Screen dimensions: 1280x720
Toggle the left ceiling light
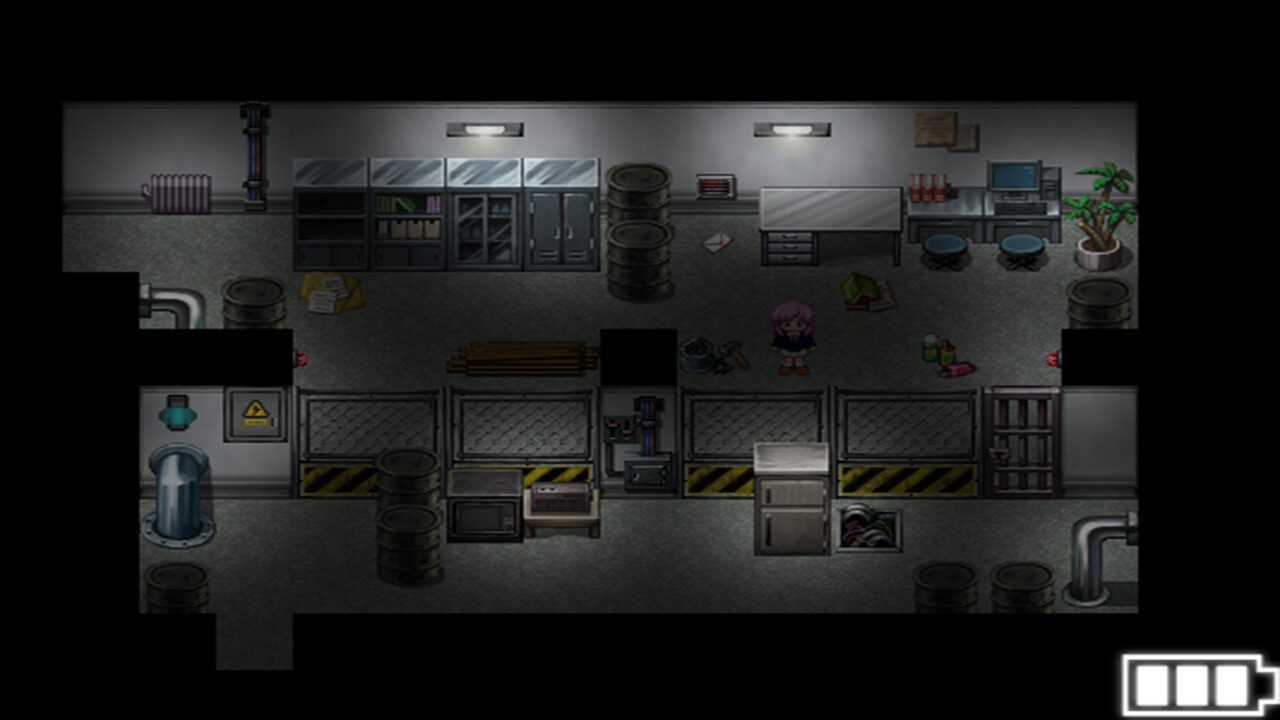click(487, 128)
